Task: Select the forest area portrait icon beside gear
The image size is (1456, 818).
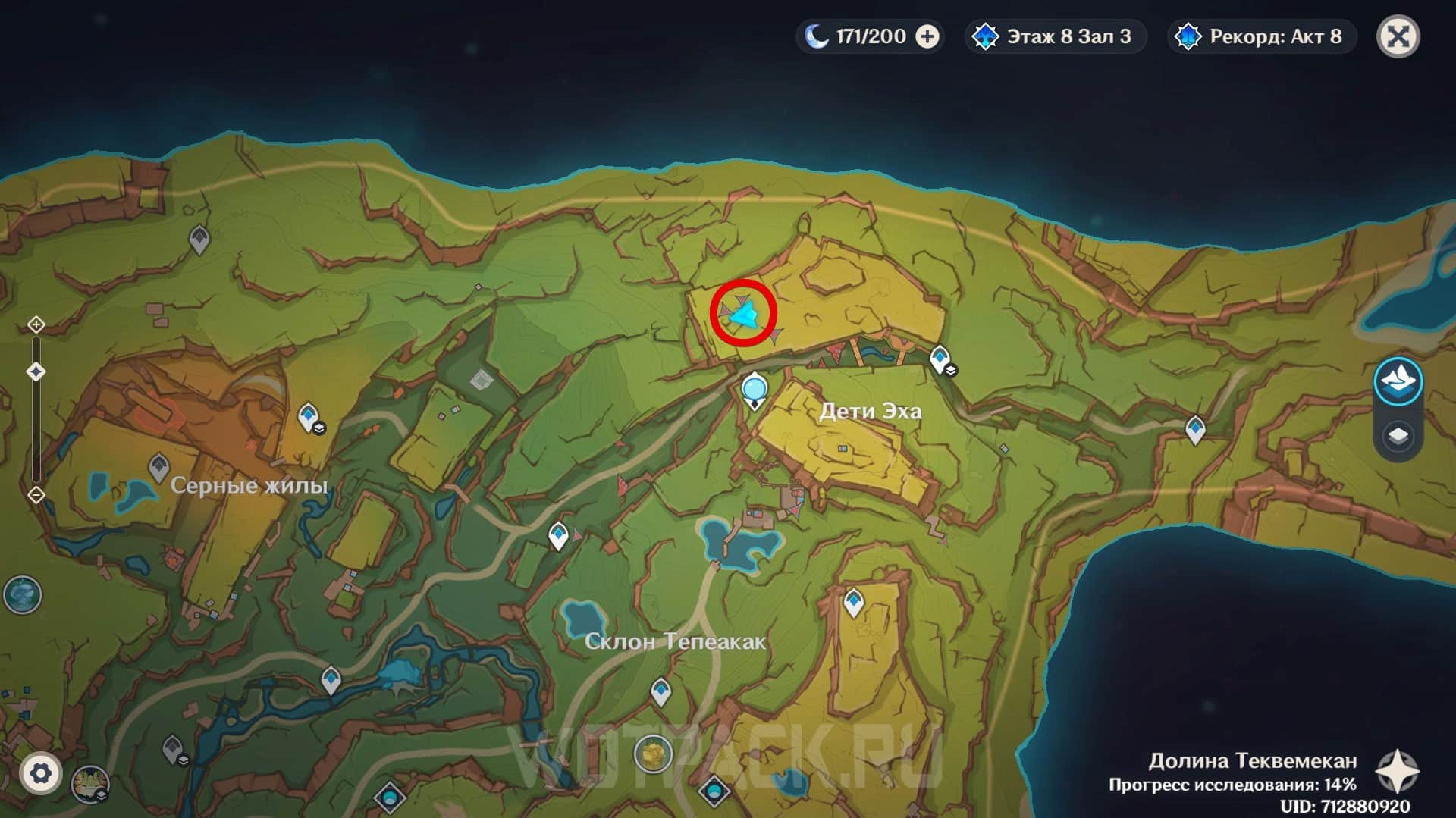Action: point(90,784)
